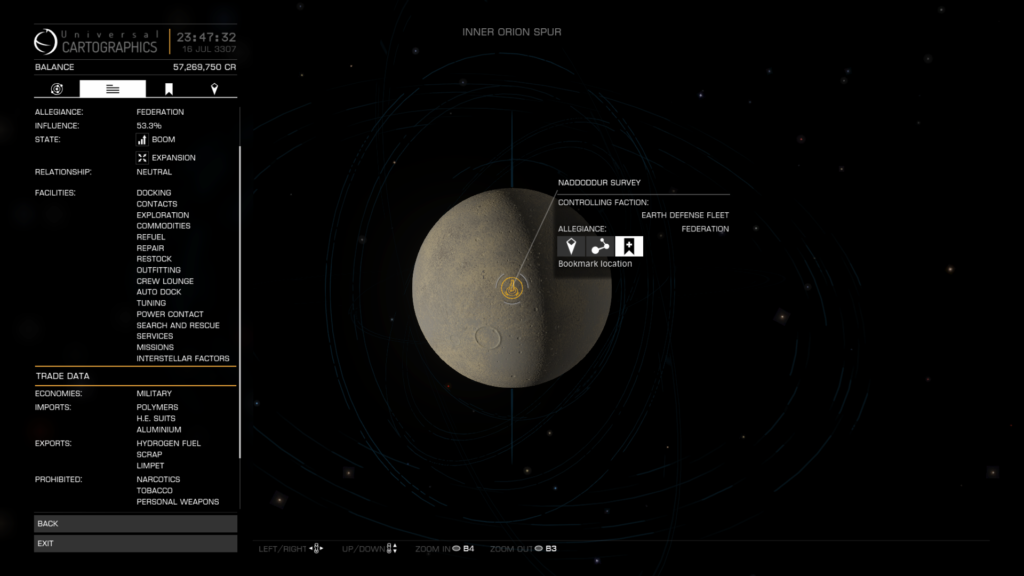Click the location pin icon in popup
This screenshot has width=1024, height=576.
coord(571,246)
